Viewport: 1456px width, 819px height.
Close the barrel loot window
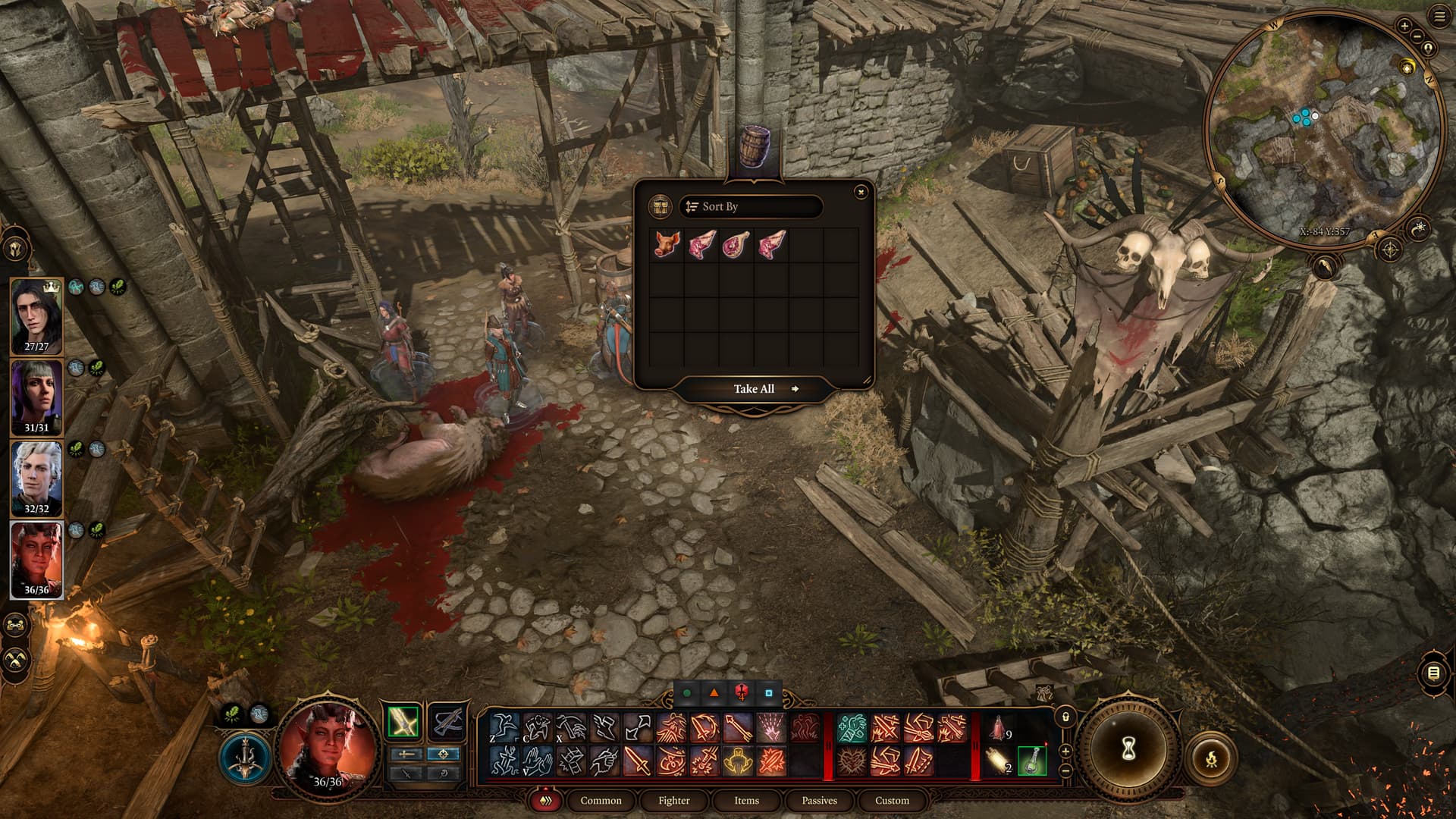[x=861, y=193]
